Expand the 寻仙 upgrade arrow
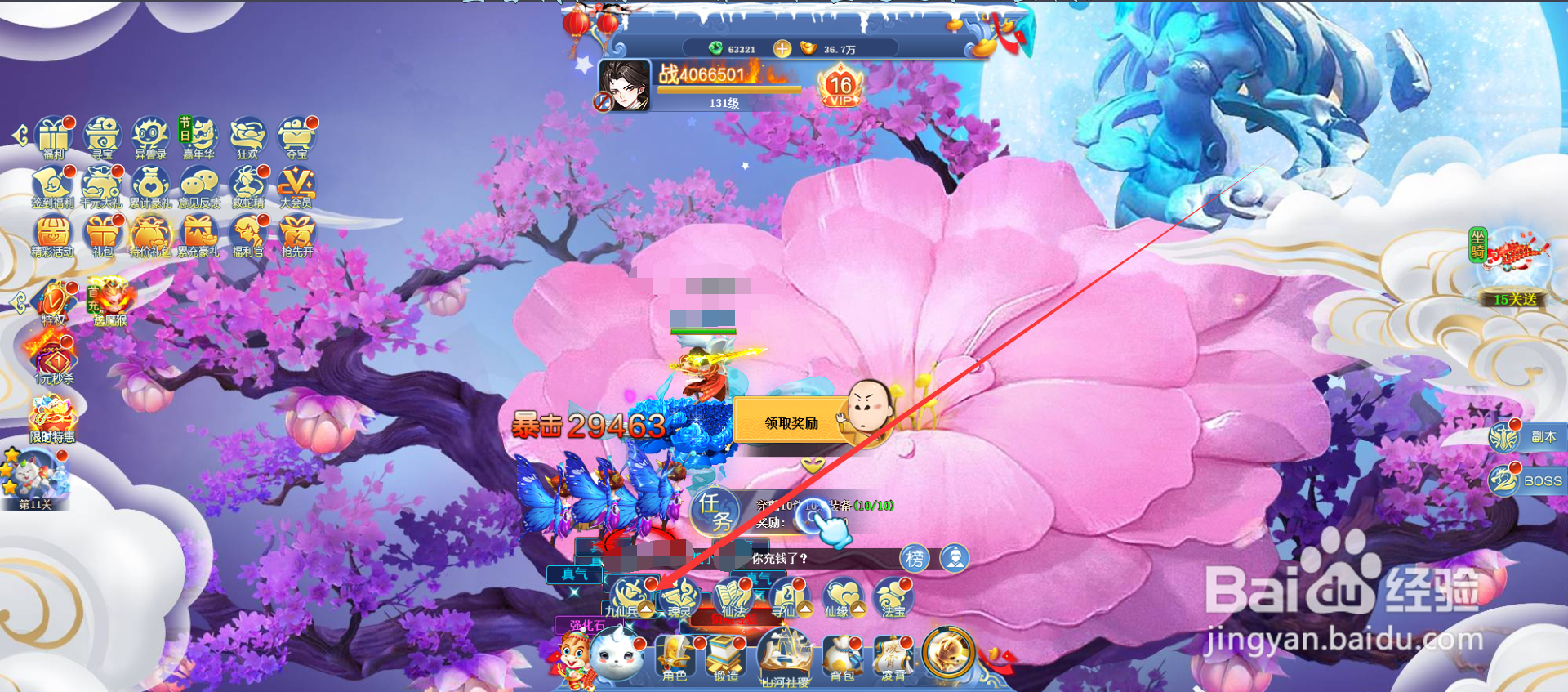This screenshot has height=692, width=1568. 805,609
